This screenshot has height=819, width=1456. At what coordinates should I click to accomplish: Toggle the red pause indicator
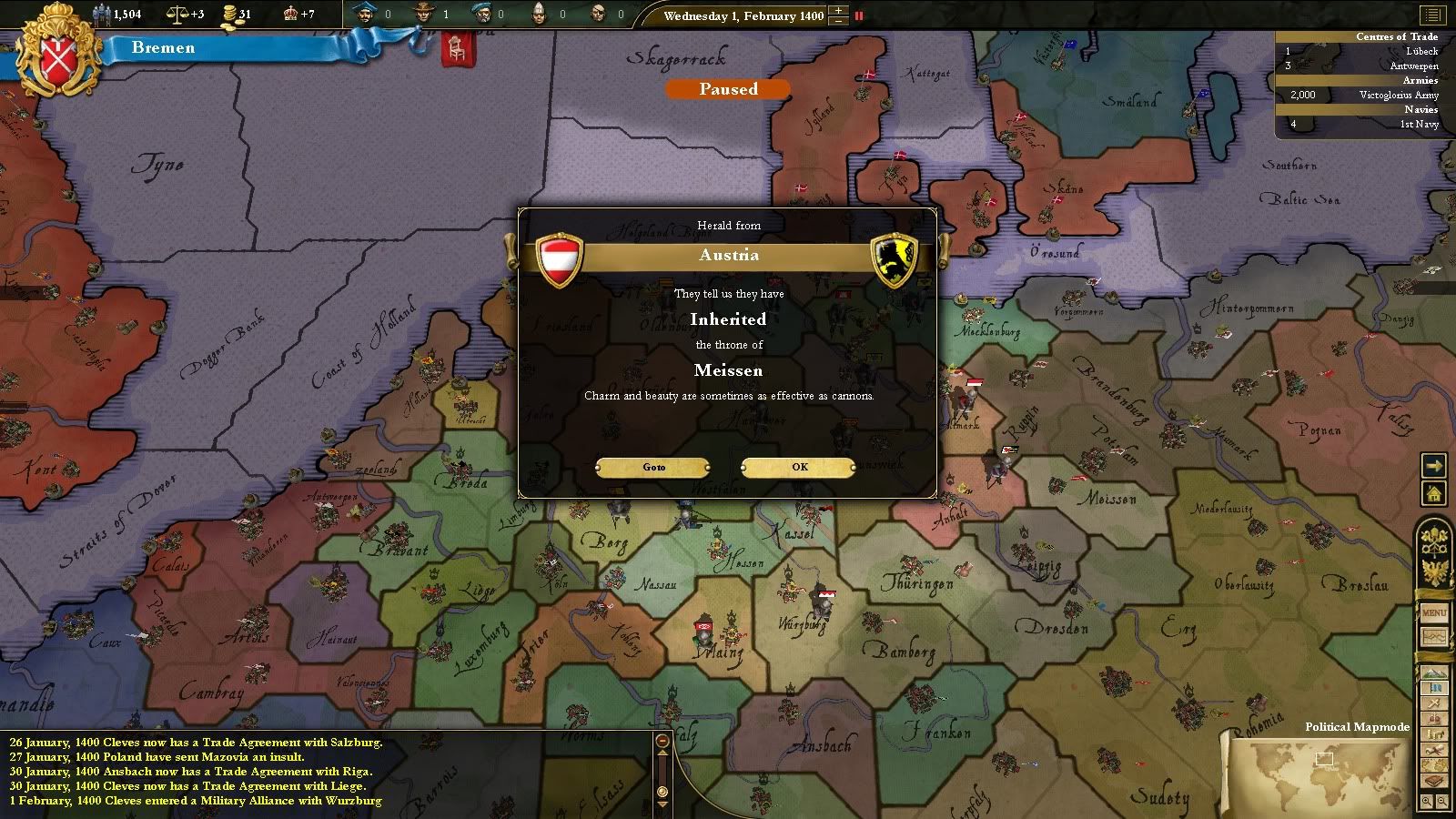pyautogui.click(x=858, y=15)
